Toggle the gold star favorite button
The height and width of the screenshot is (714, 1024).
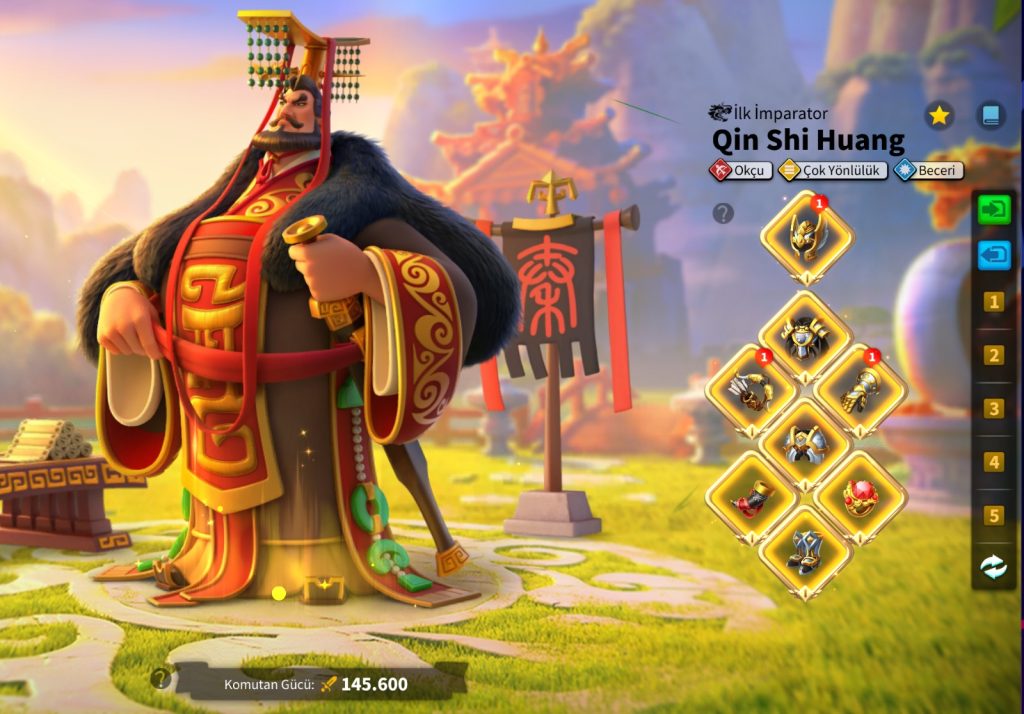pos(938,116)
